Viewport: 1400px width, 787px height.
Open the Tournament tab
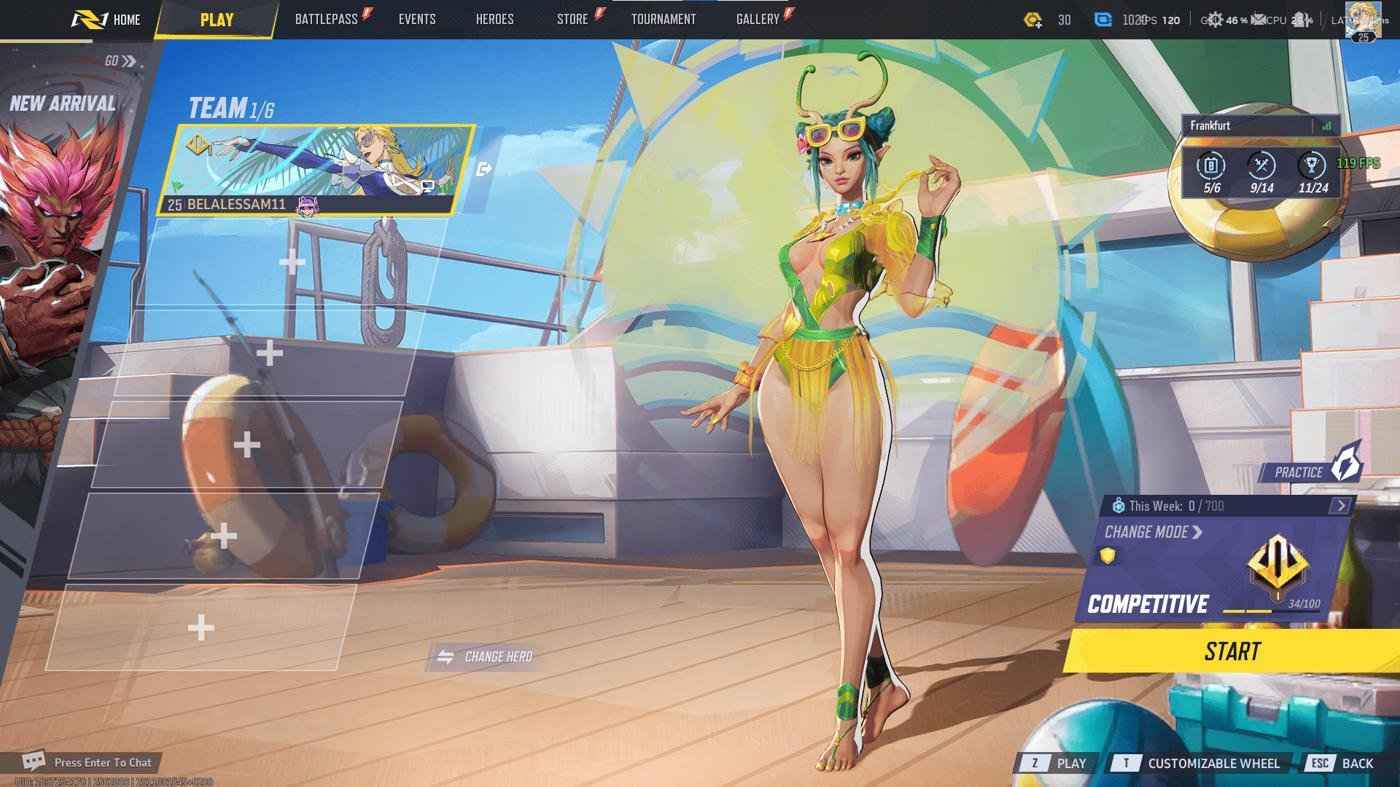pos(663,19)
